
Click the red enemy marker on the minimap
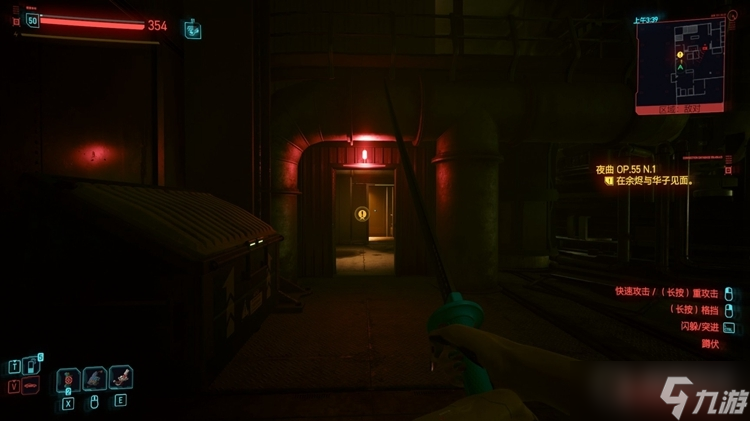click(705, 47)
